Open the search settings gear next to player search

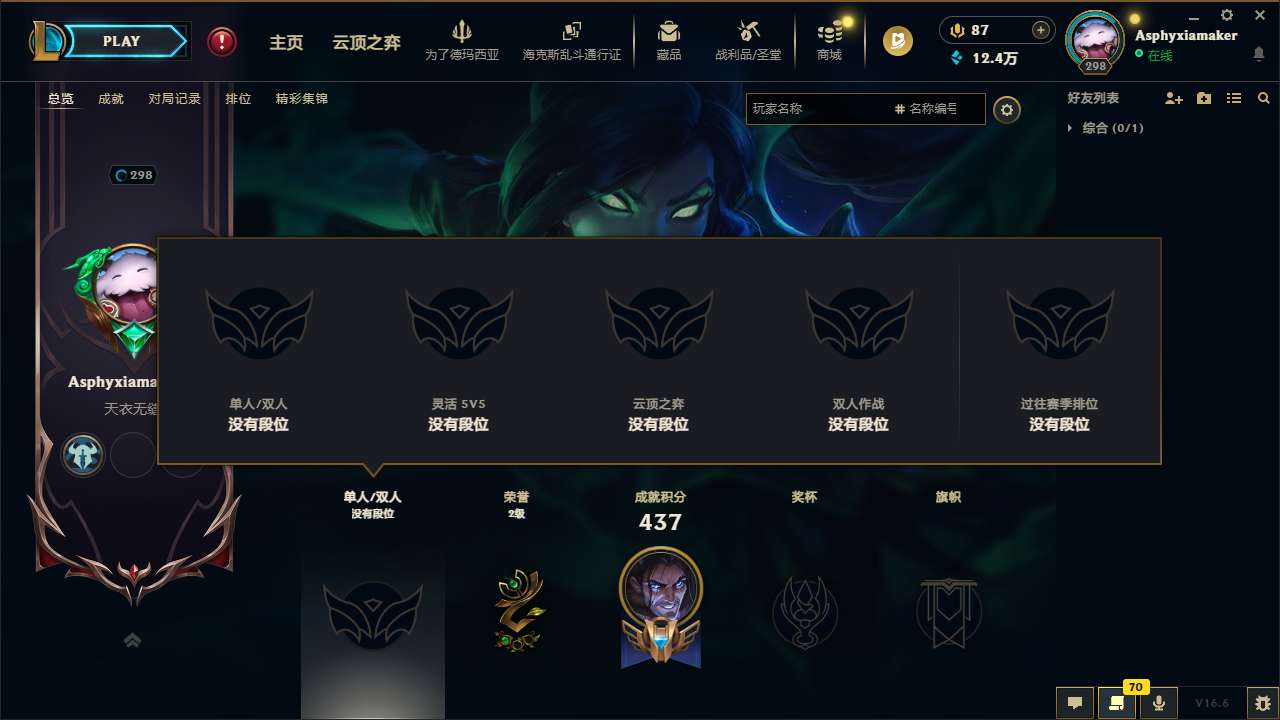click(1007, 110)
